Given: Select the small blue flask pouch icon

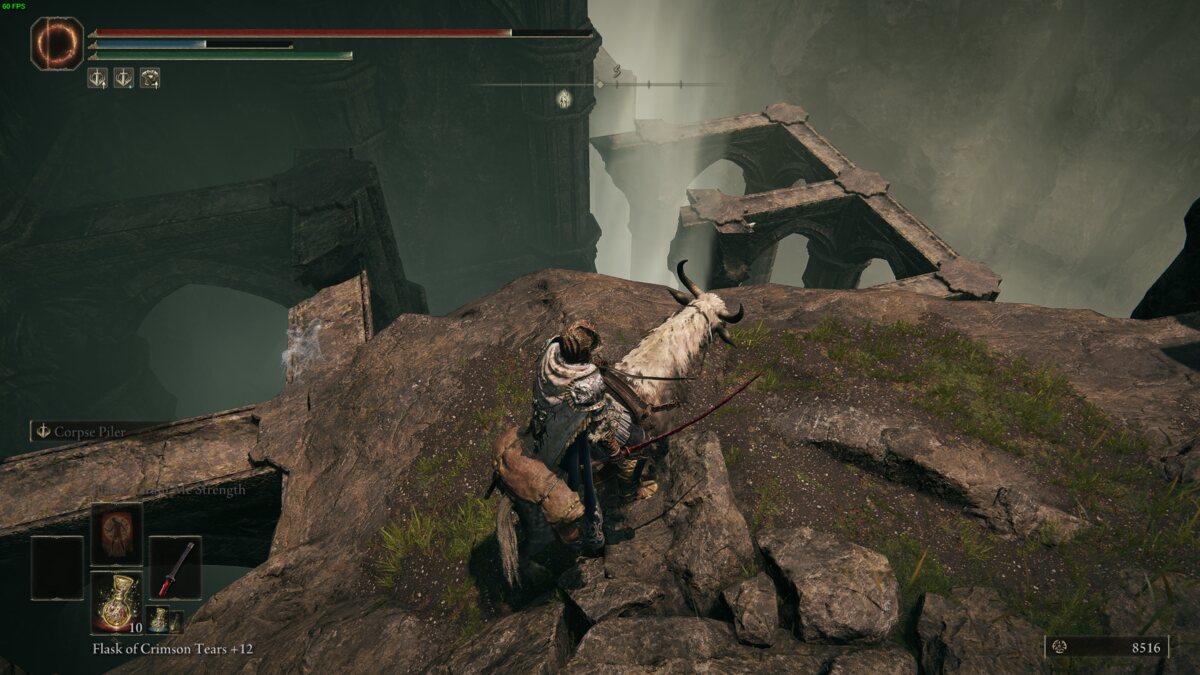Looking at the screenshot, I should click(157, 619).
